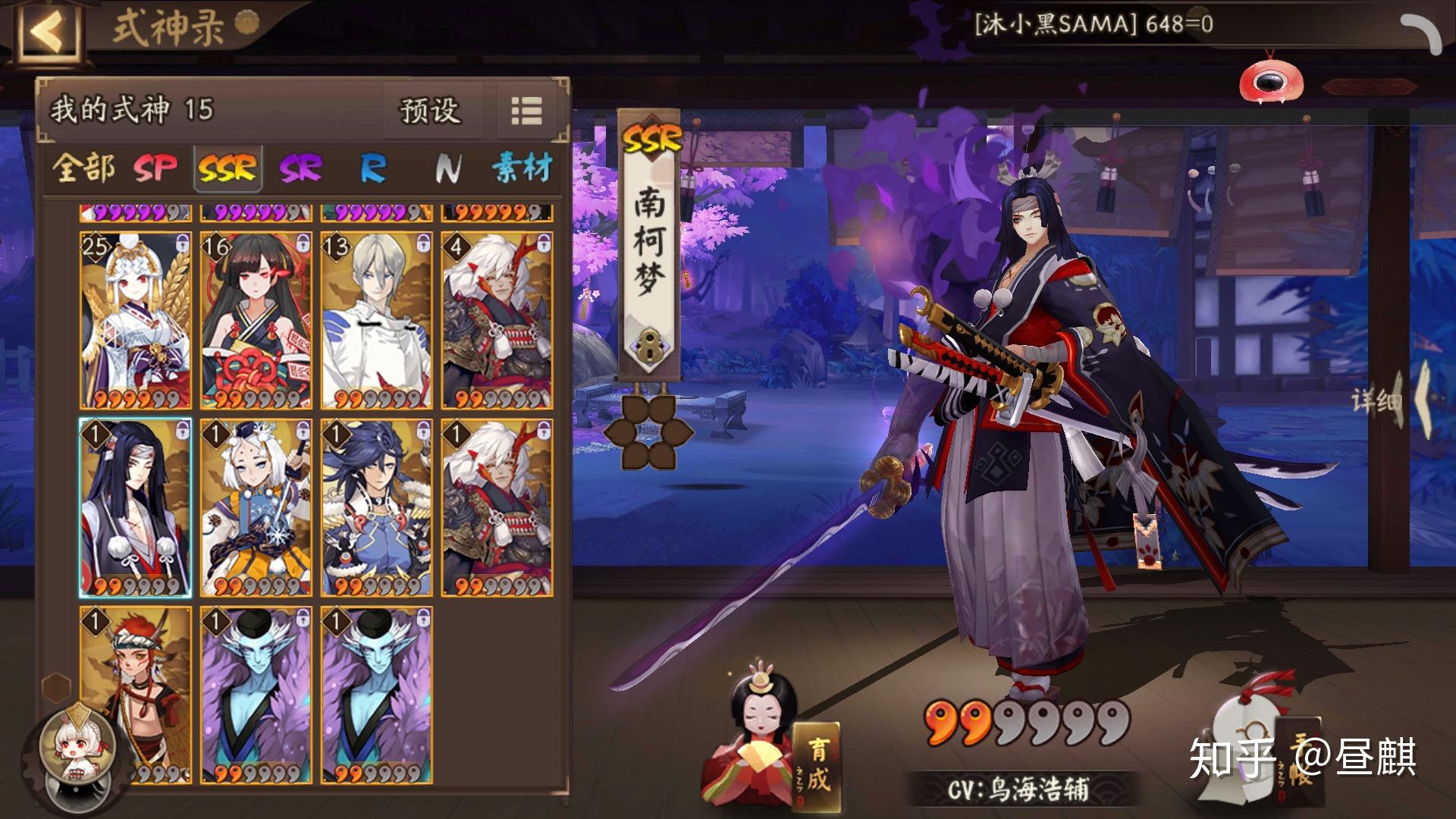The image size is (1456, 819).
Task: Choose the R rarity tab
Action: point(373,168)
